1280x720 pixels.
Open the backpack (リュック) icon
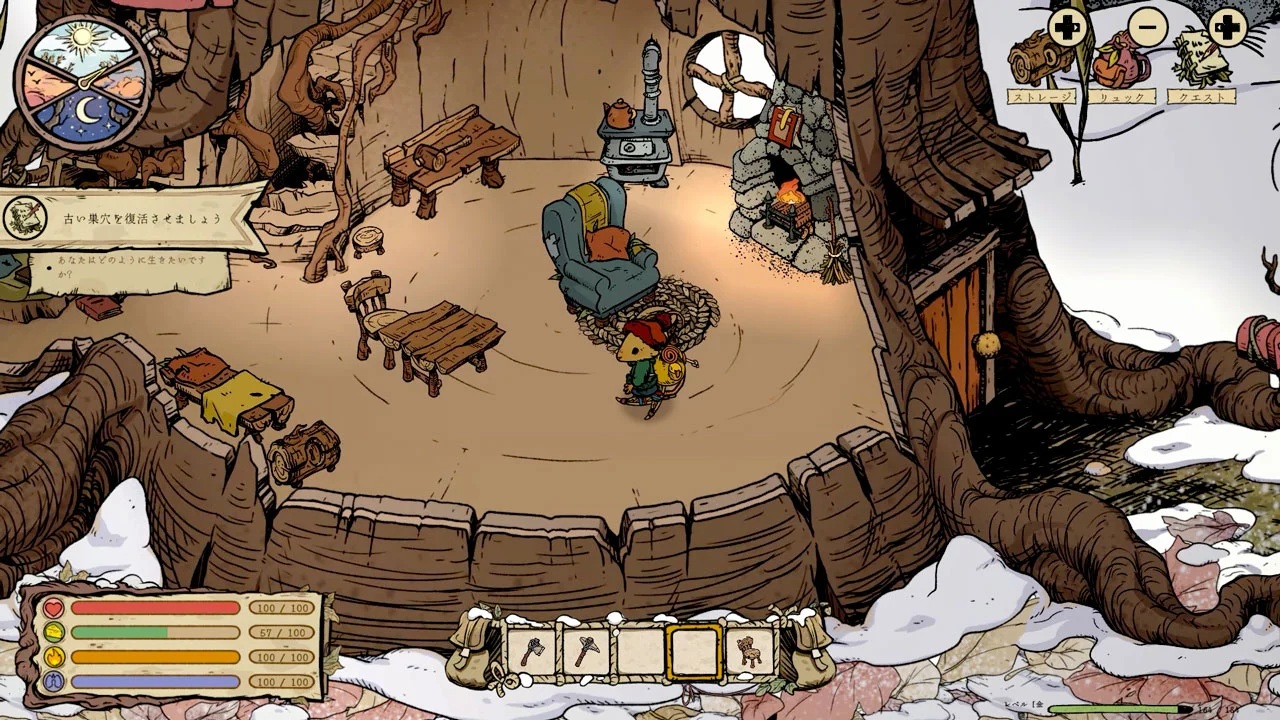point(1120,62)
